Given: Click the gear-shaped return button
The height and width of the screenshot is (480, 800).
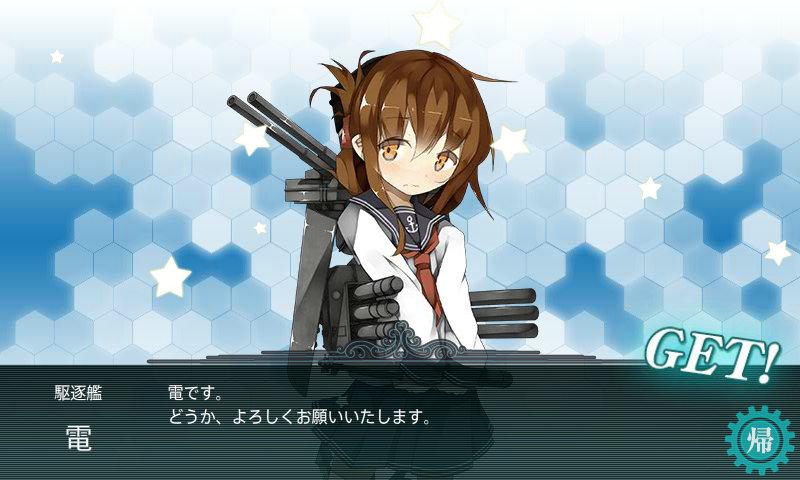Looking at the screenshot, I should click(x=756, y=437).
